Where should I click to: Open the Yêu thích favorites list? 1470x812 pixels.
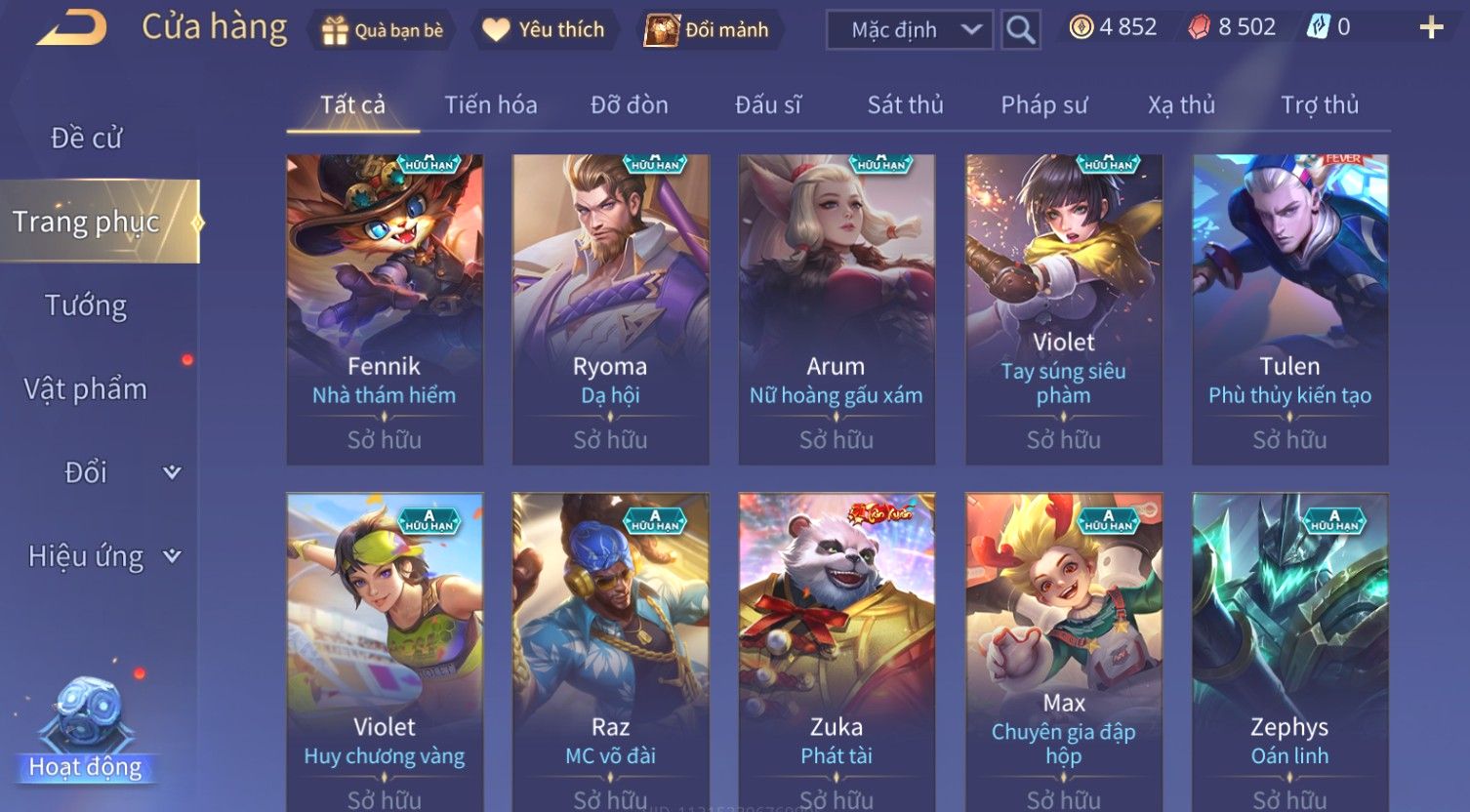[x=544, y=30]
